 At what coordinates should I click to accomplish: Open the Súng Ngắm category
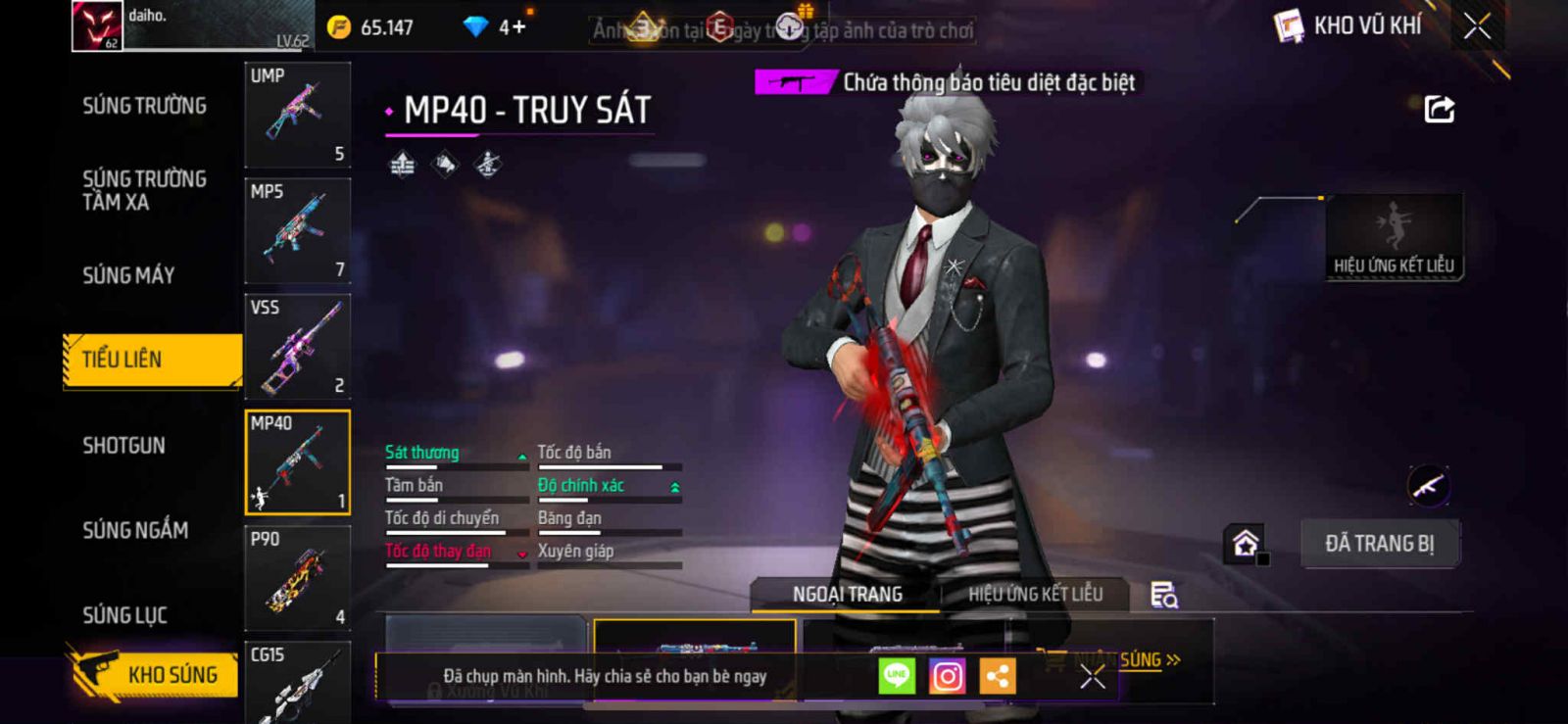coord(135,530)
